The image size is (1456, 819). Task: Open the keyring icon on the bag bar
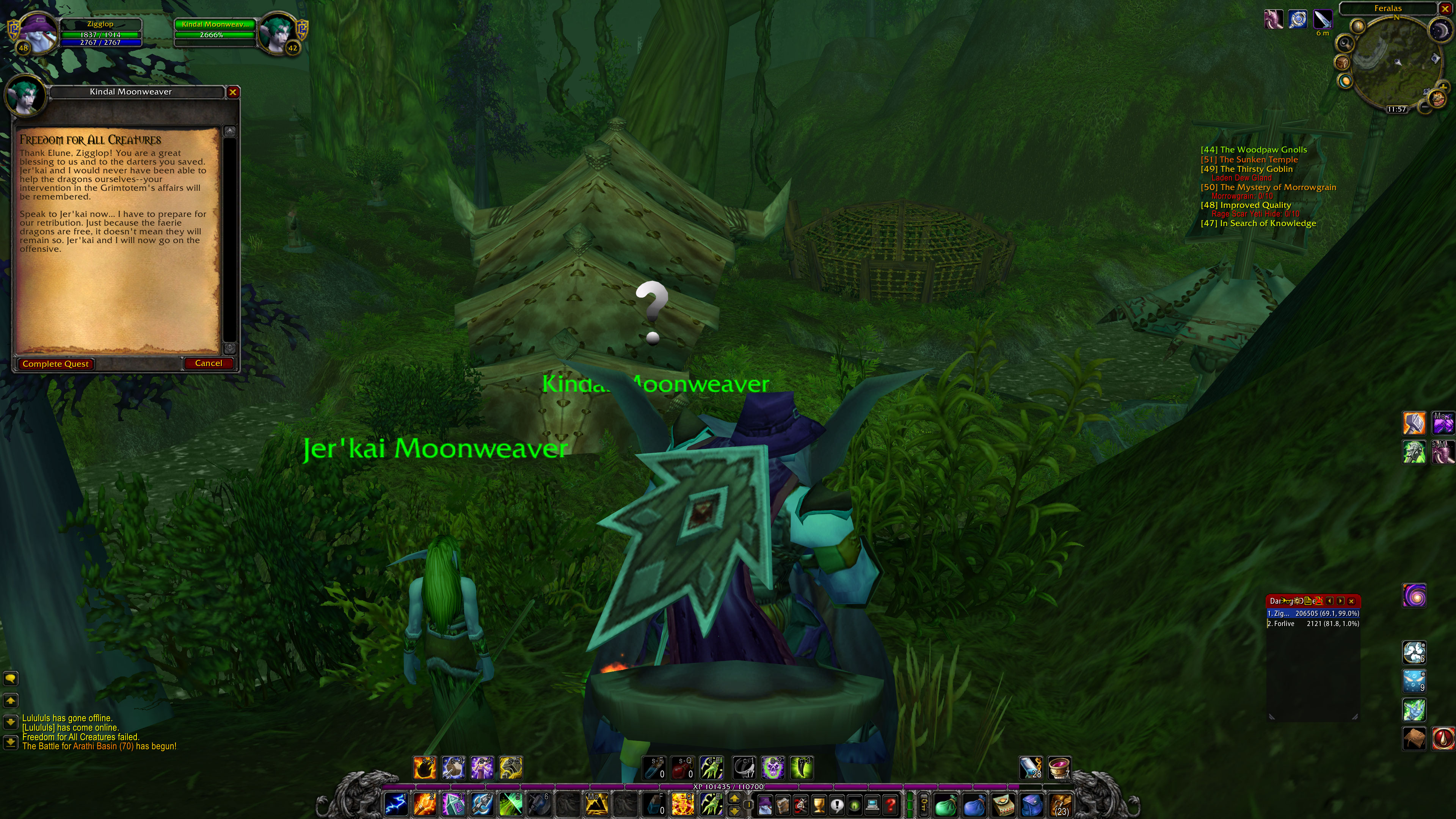point(925,806)
